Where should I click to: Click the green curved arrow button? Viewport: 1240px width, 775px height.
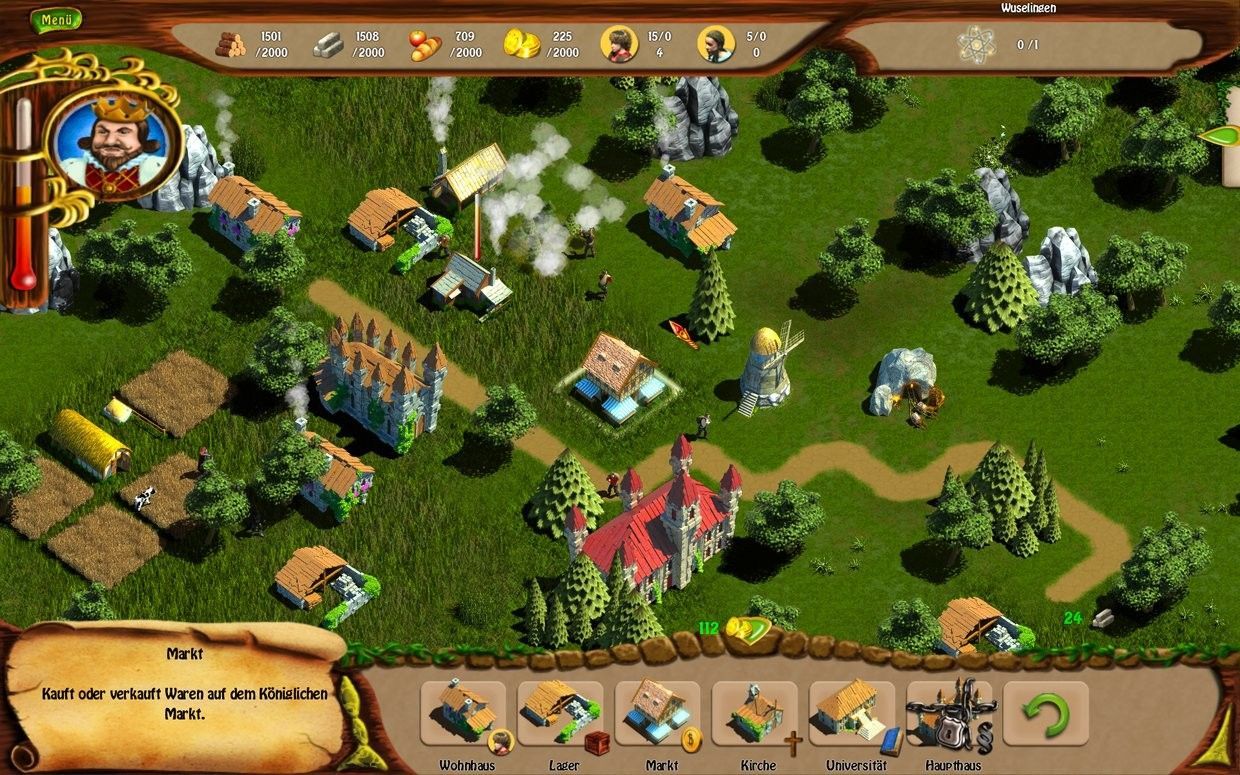click(x=1046, y=714)
